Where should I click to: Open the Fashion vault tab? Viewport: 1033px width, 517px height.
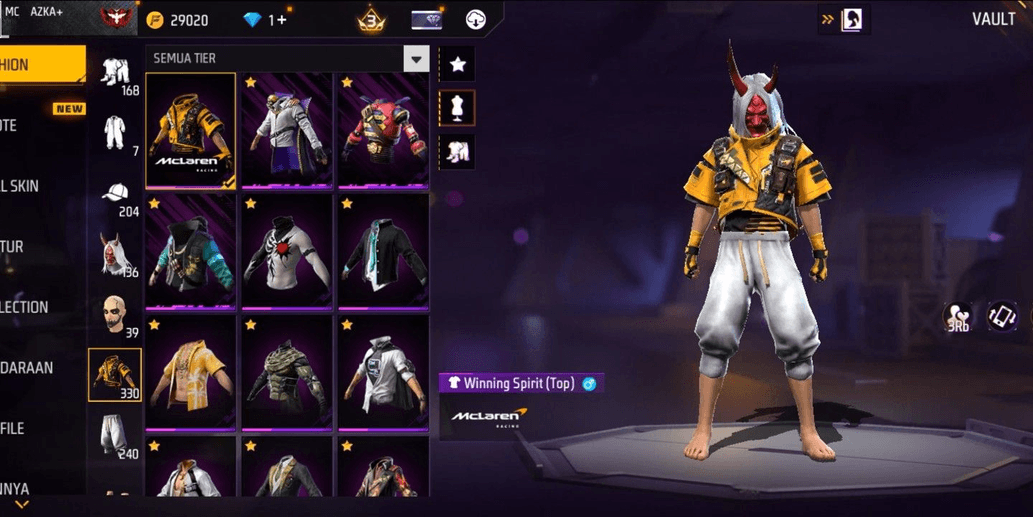coord(40,65)
